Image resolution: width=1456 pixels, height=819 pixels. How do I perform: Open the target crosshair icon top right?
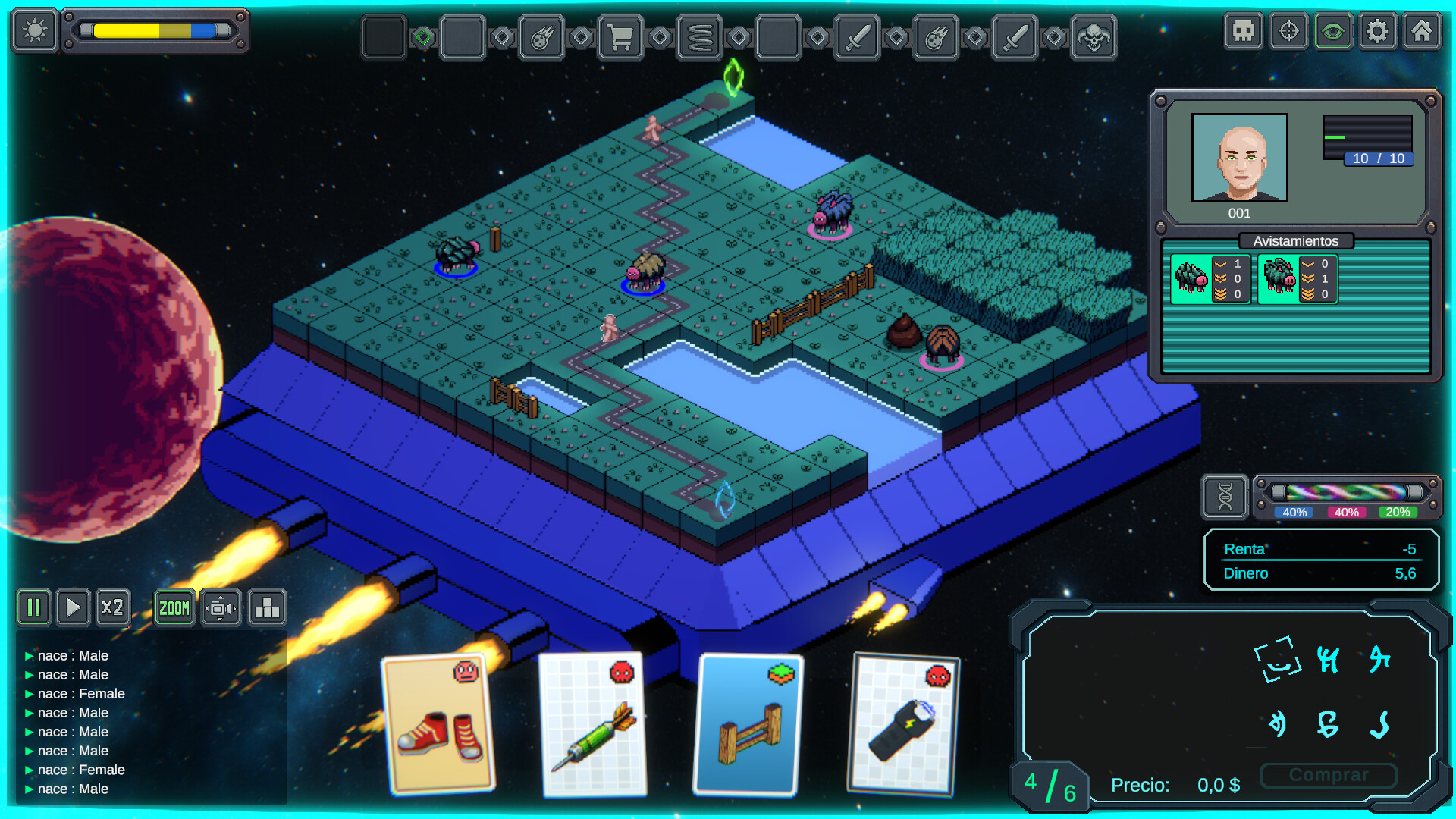(1288, 31)
